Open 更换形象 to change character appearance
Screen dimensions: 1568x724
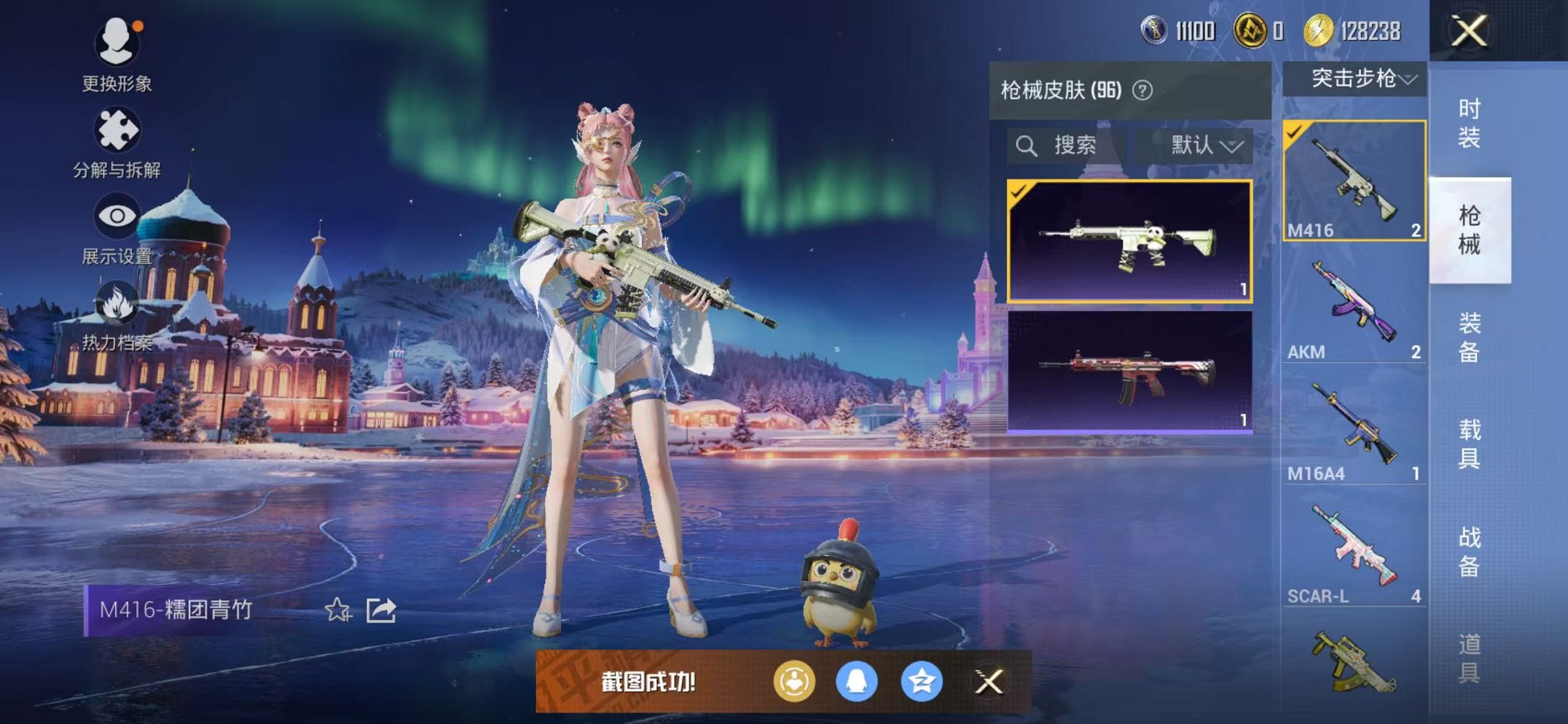pos(117,45)
